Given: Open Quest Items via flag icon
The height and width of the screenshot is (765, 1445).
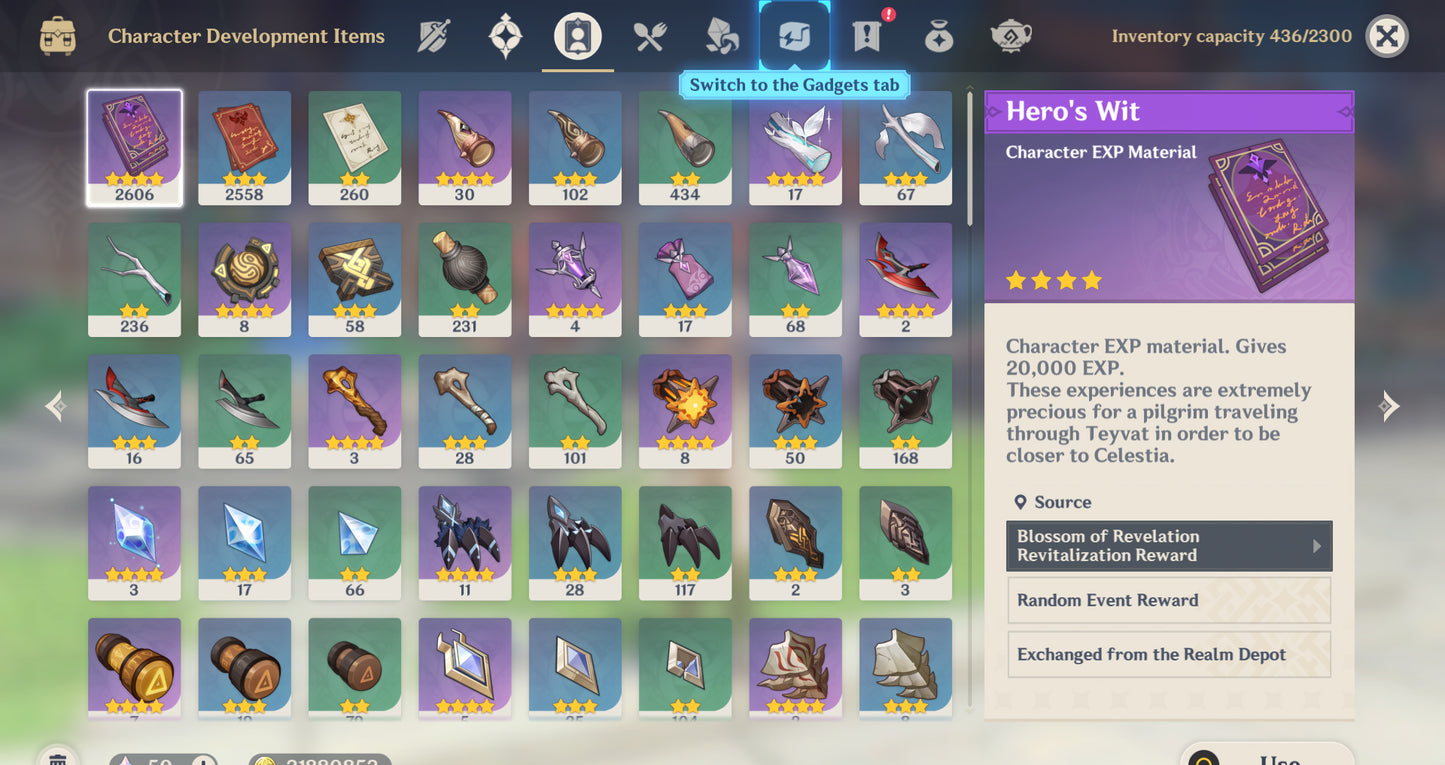Looking at the screenshot, I should (x=864, y=35).
